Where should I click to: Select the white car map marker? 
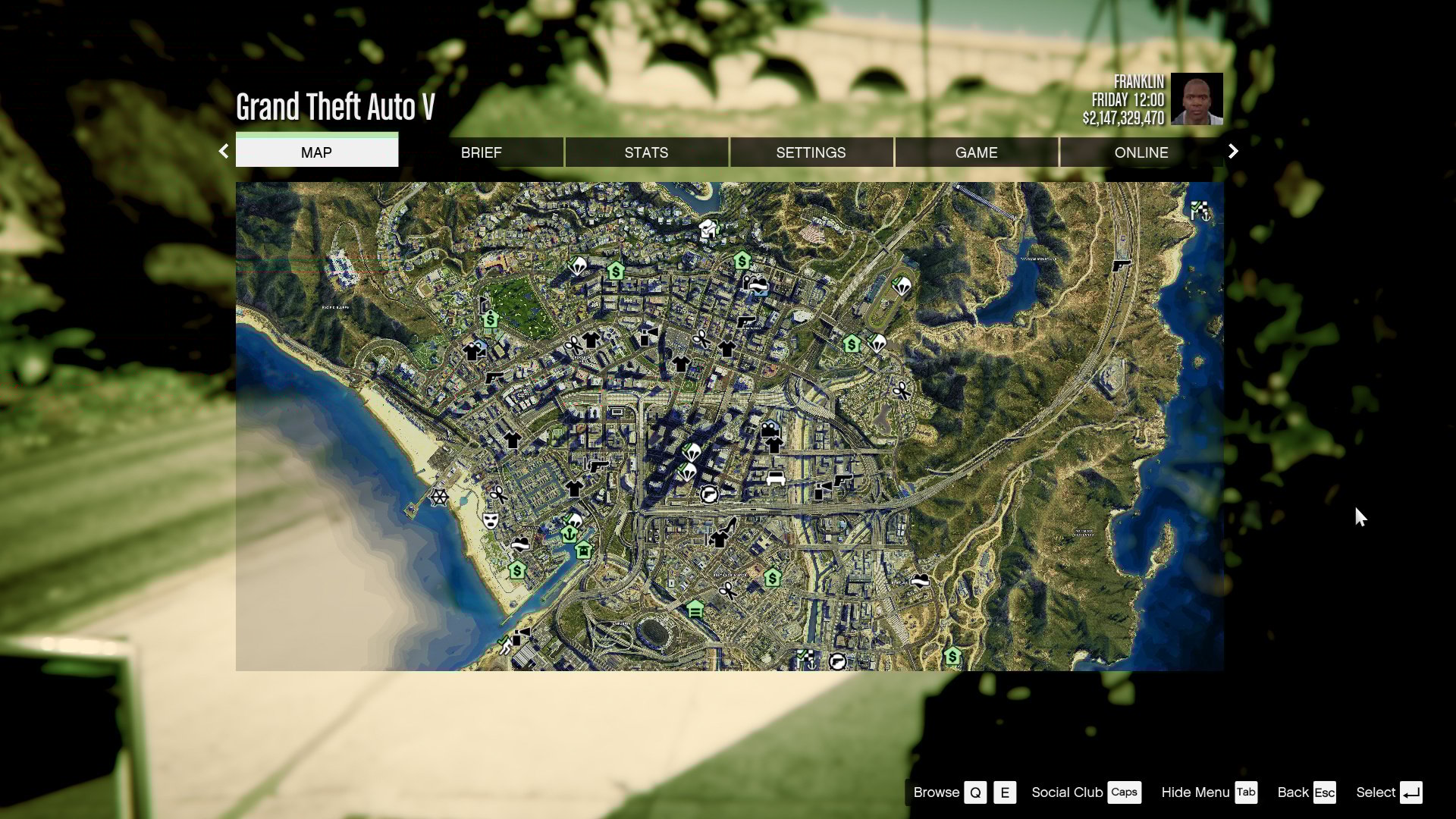[775, 478]
